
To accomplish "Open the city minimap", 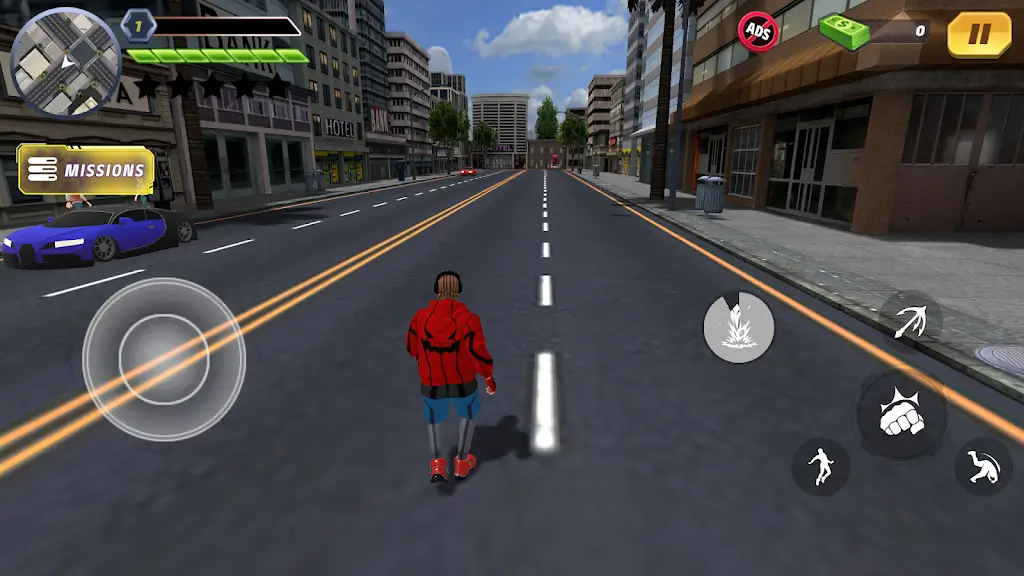I will (x=65, y=63).
